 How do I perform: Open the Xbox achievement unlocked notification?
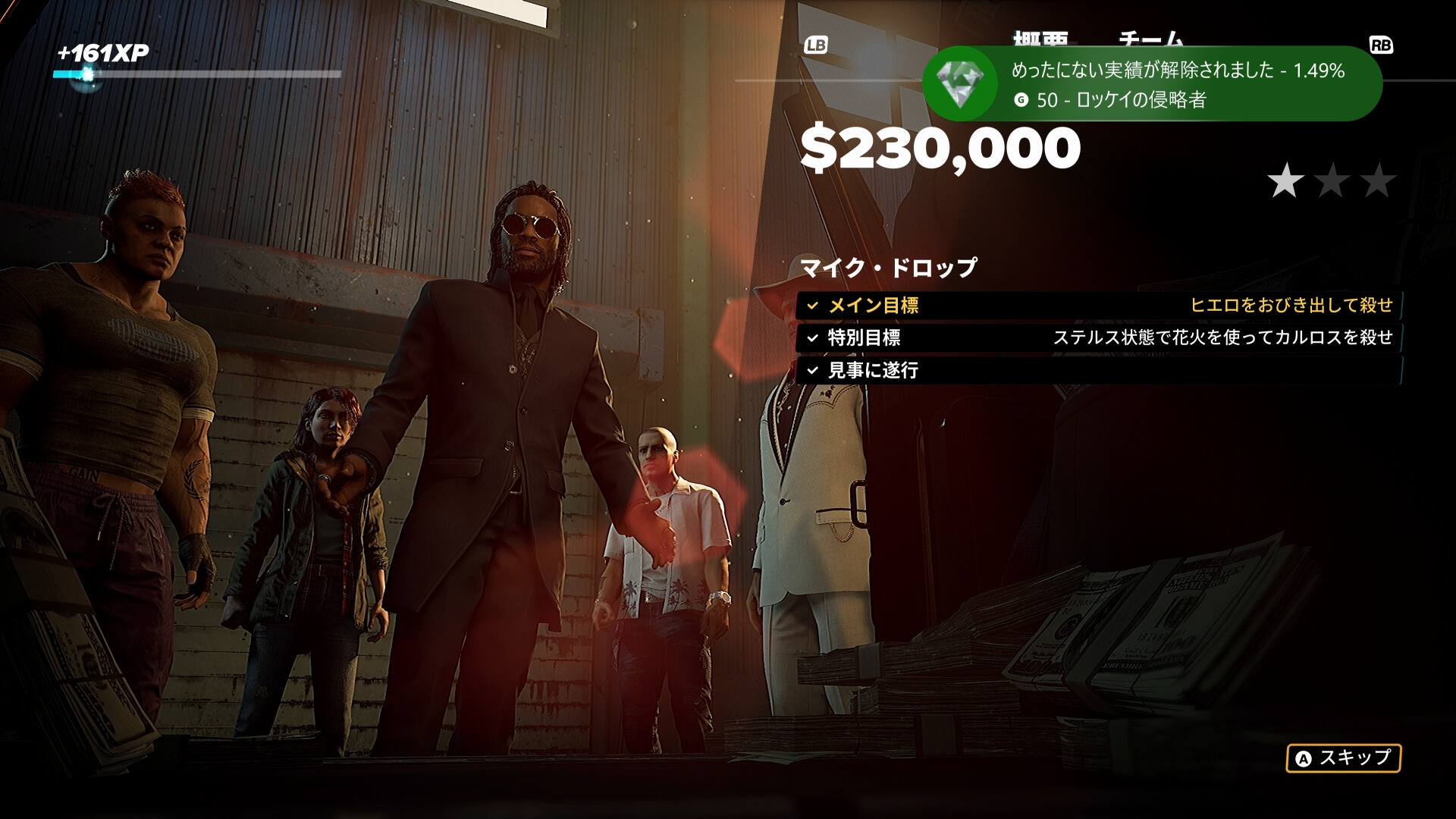pyautogui.click(x=1151, y=83)
